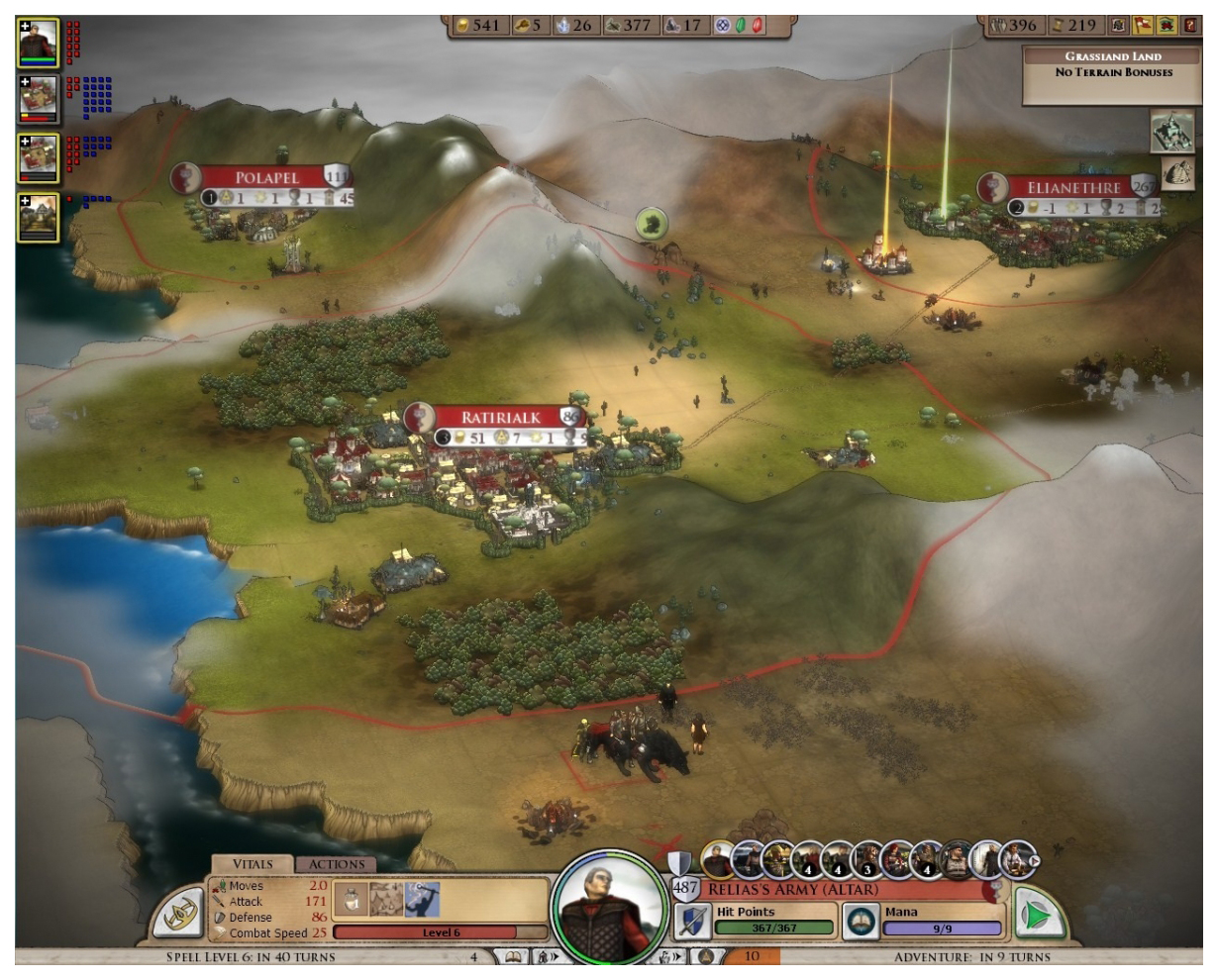1218x980 pixels.
Task: Select Relias's portrait in the left sidebar
Action: pos(40,43)
